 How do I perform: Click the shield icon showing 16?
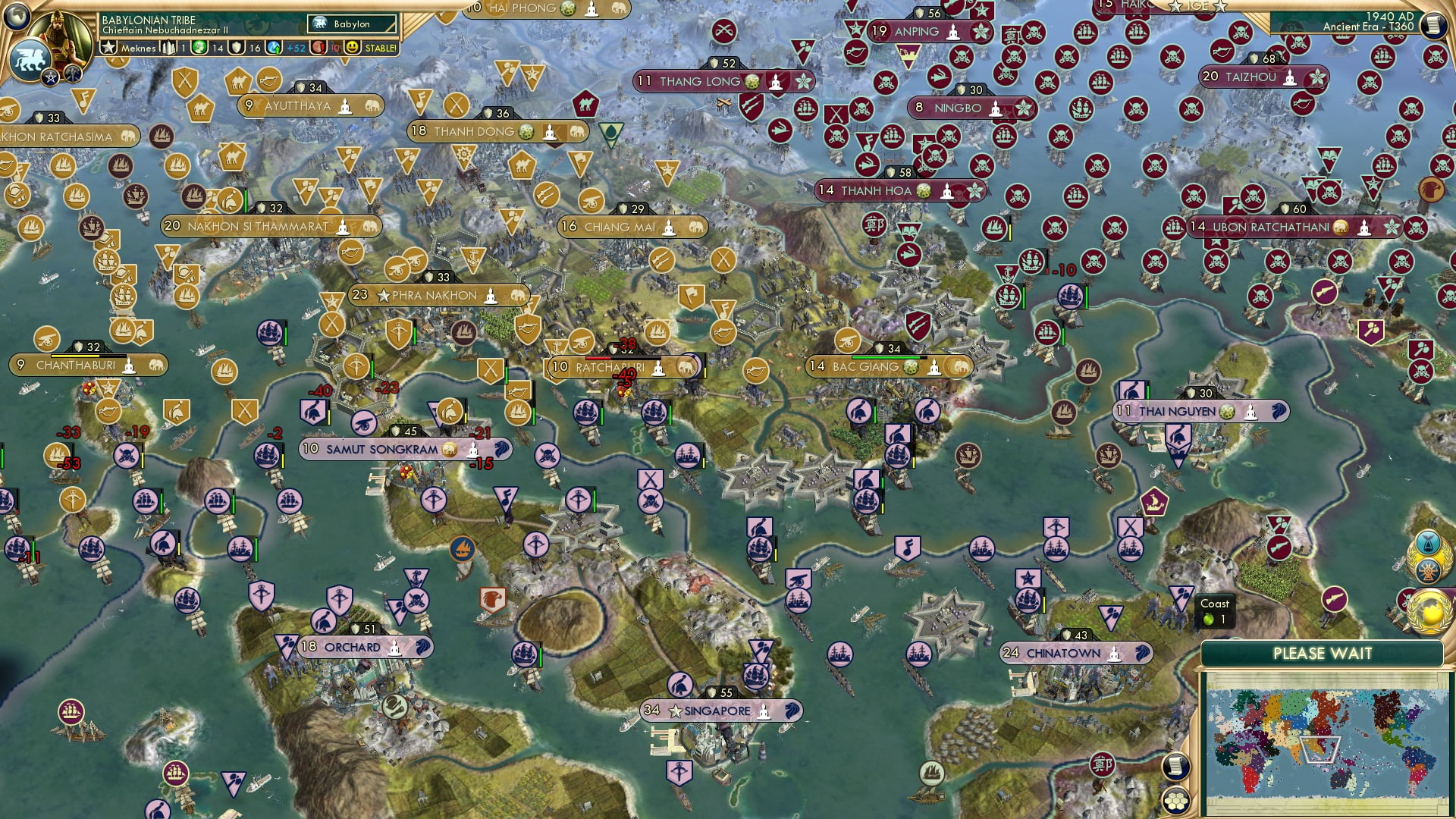(x=235, y=47)
